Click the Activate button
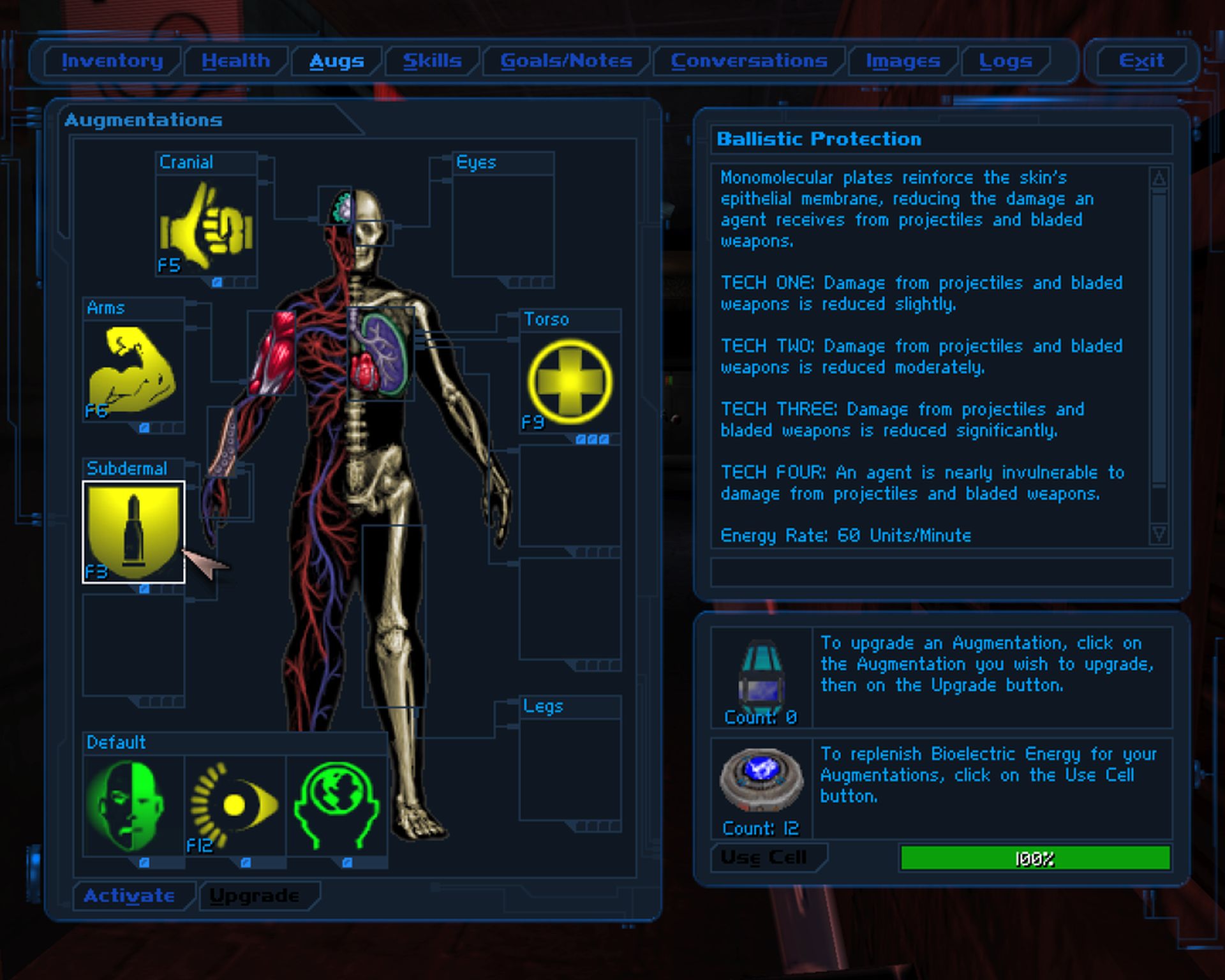This screenshot has width=1225, height=980. click(130, 896)
